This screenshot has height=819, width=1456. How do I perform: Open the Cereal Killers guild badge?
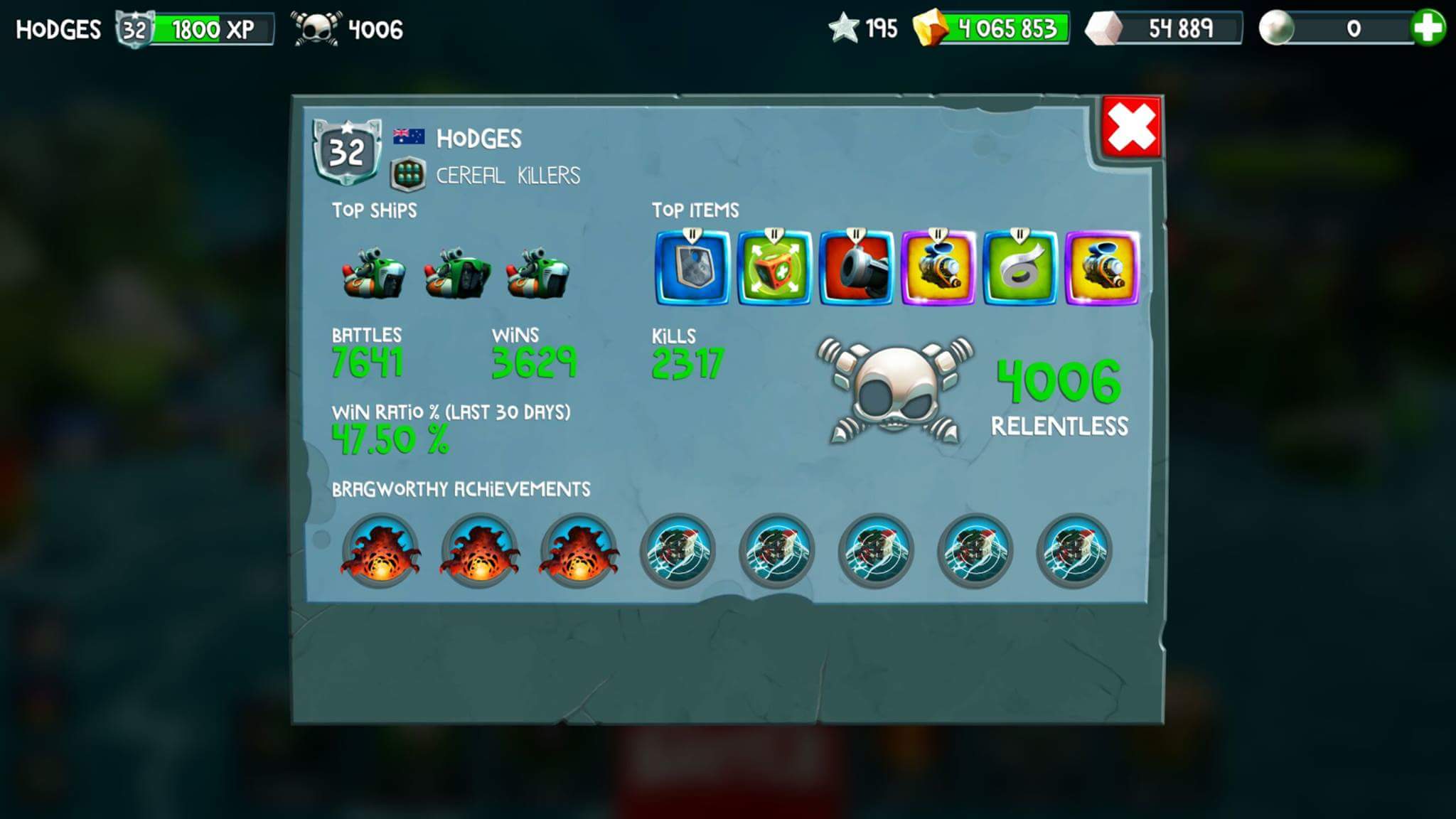pyautogui.click(x=408, y=175)
